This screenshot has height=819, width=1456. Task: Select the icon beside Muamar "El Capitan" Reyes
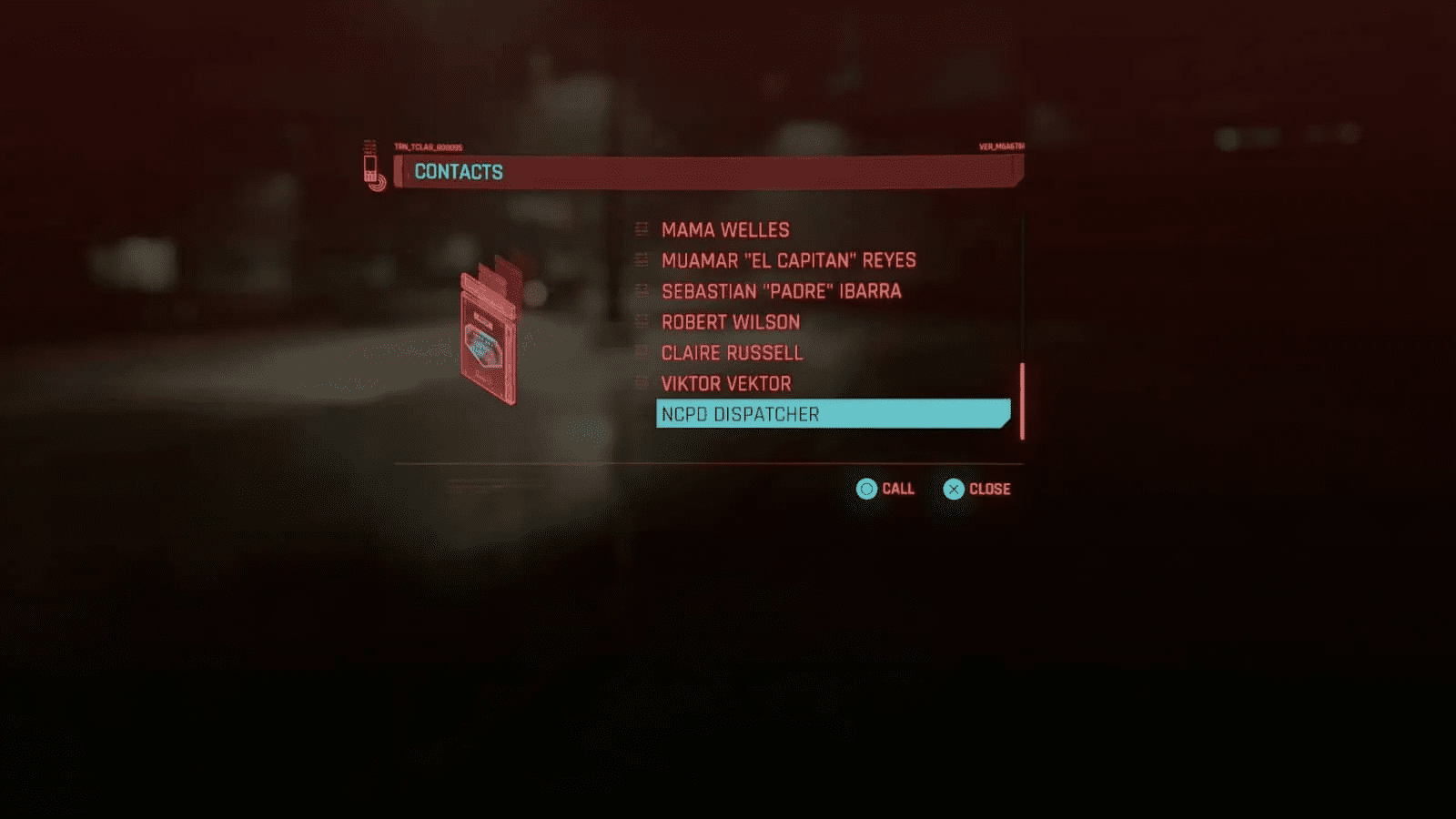[641, 260]
